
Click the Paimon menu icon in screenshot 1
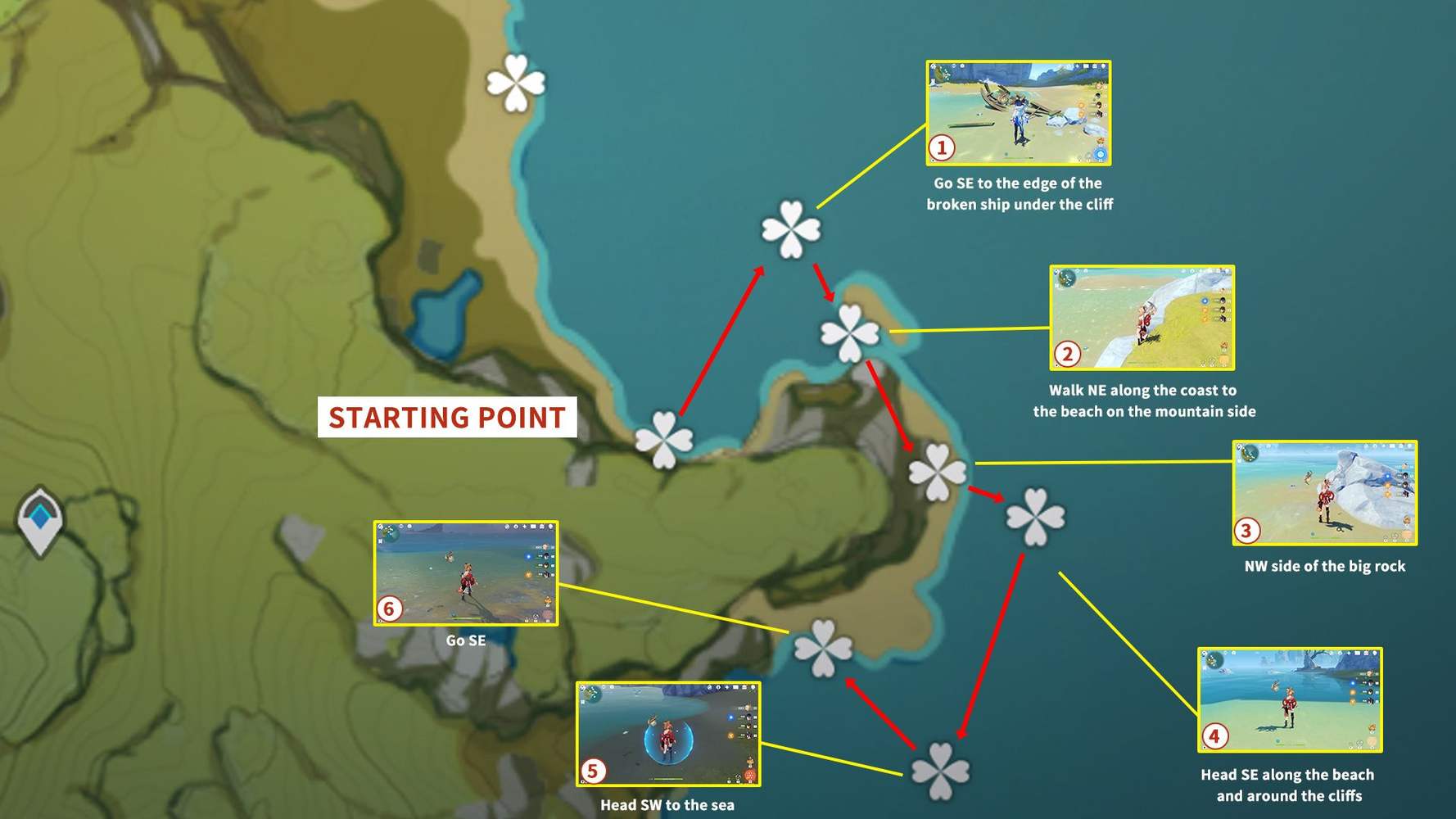[x=933, y=66]
